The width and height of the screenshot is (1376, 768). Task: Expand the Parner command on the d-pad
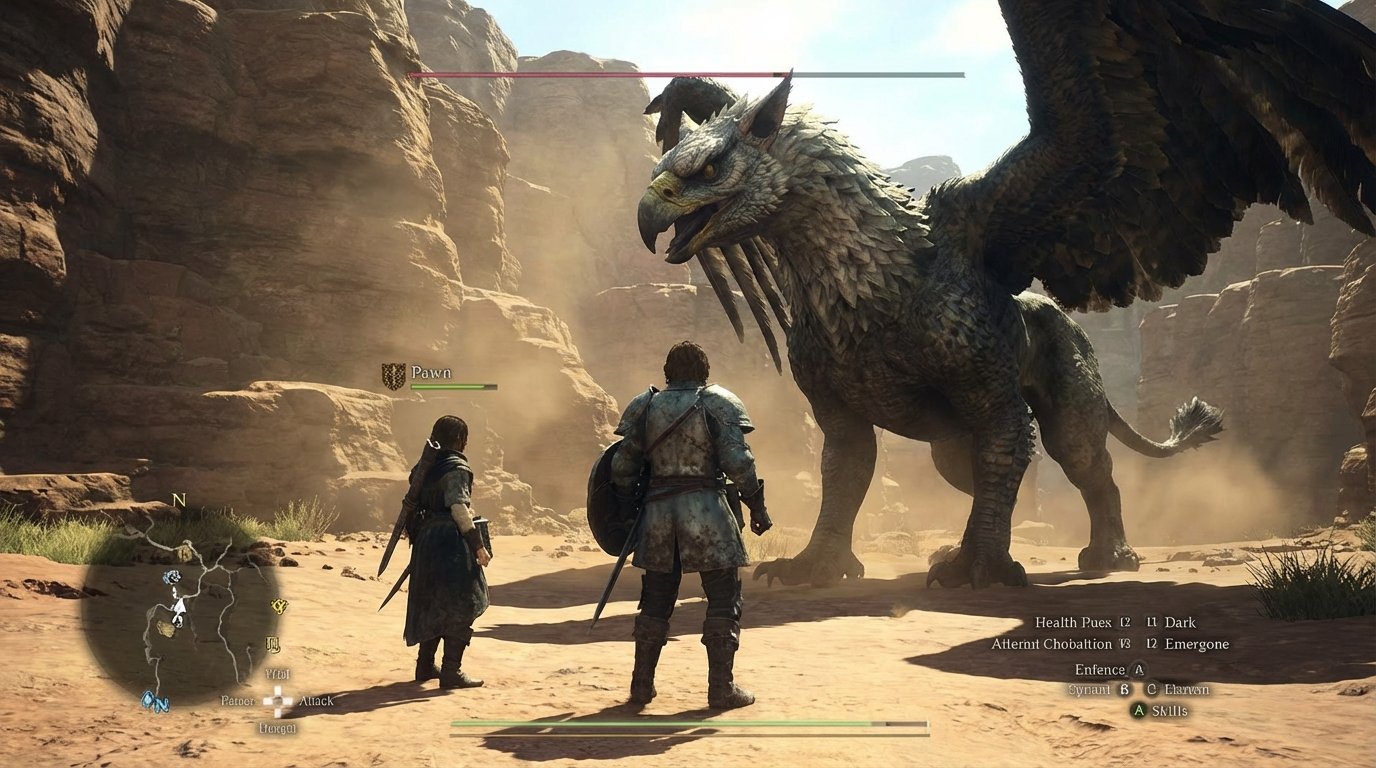238,700
